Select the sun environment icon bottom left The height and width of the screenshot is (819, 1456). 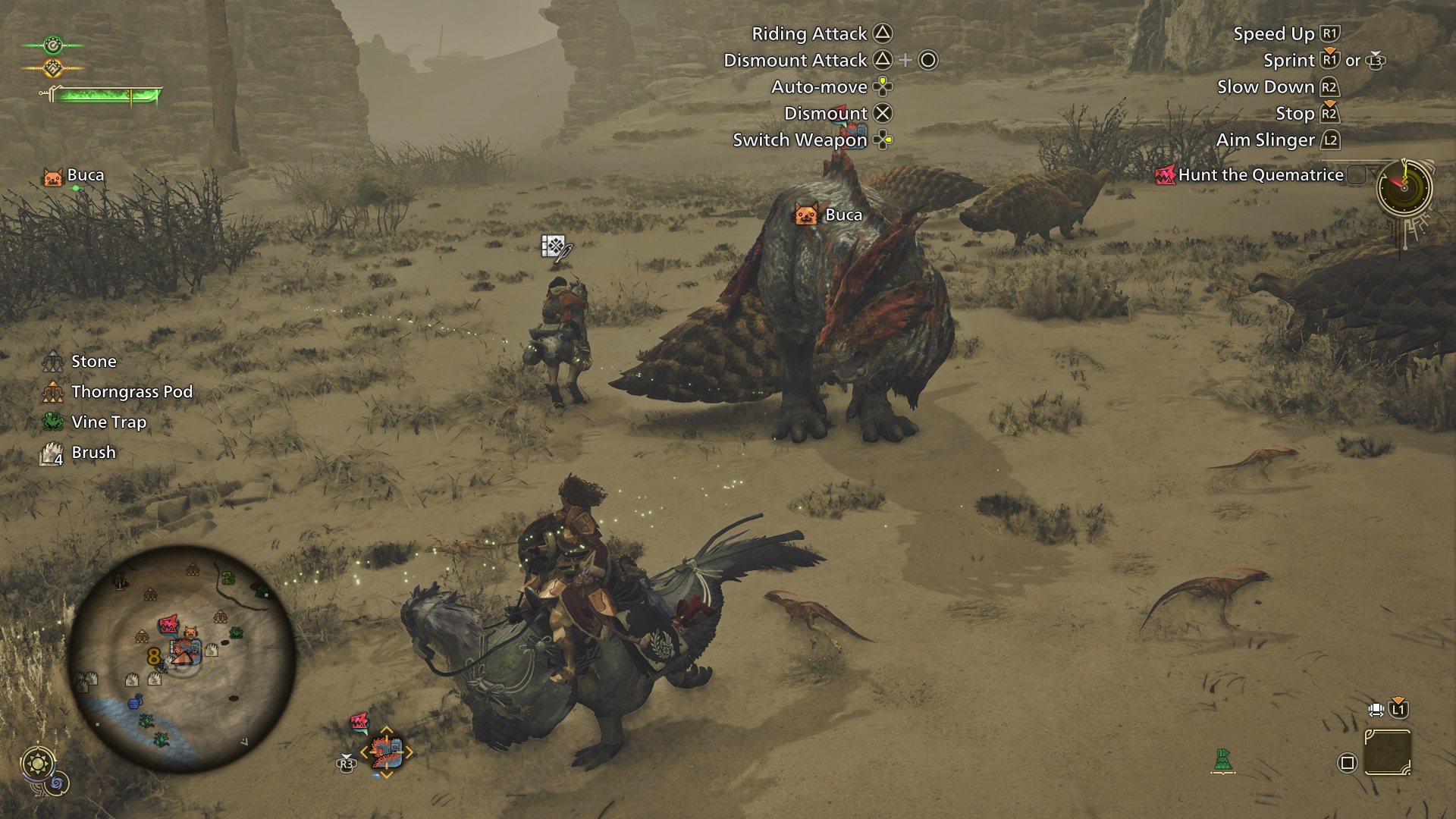click(x=38, y=764)
